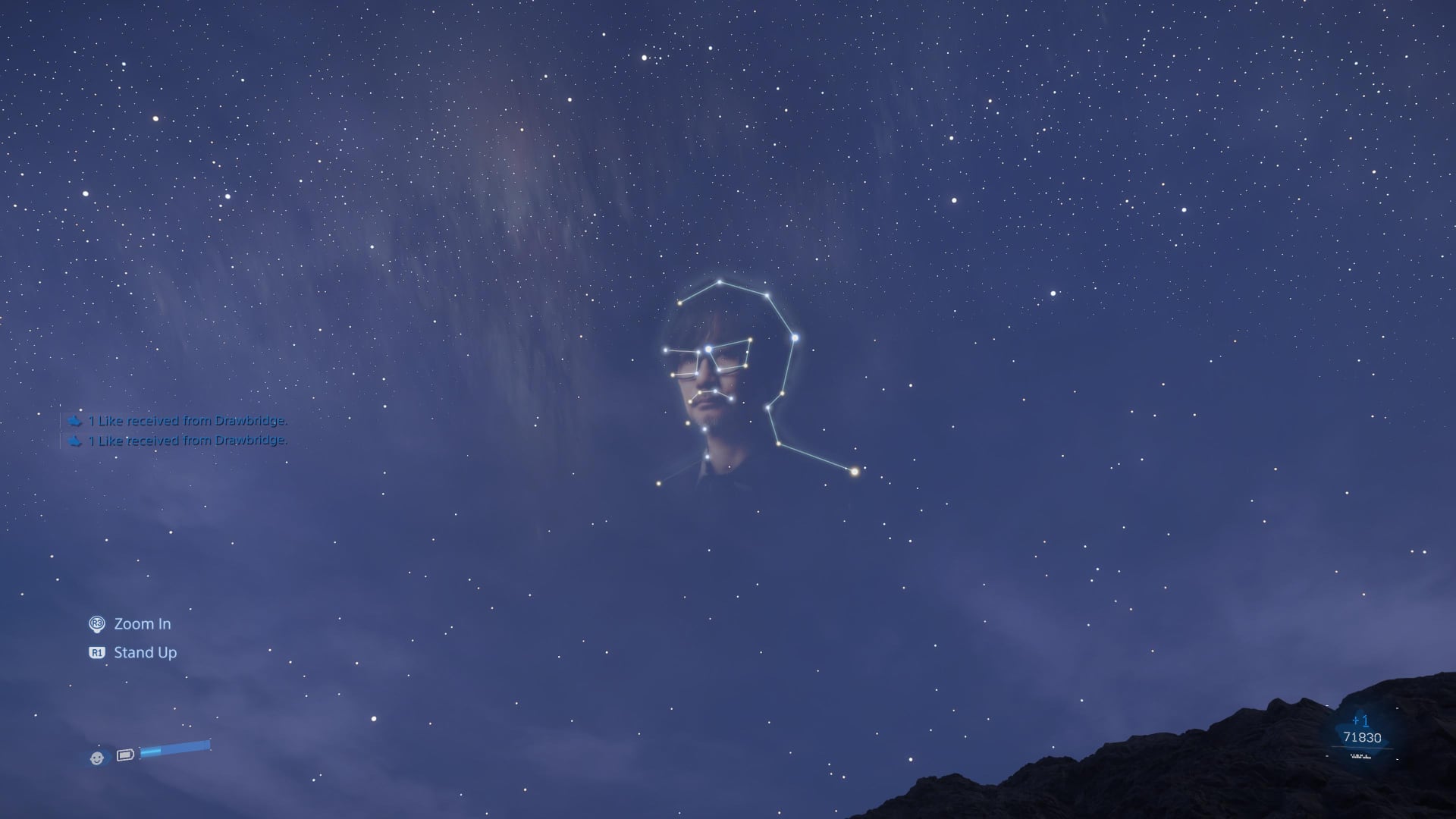Expand the second 'Like received from Drawbridge' notification
This screenshot has height=819, width=1456.
pos(187,441)
